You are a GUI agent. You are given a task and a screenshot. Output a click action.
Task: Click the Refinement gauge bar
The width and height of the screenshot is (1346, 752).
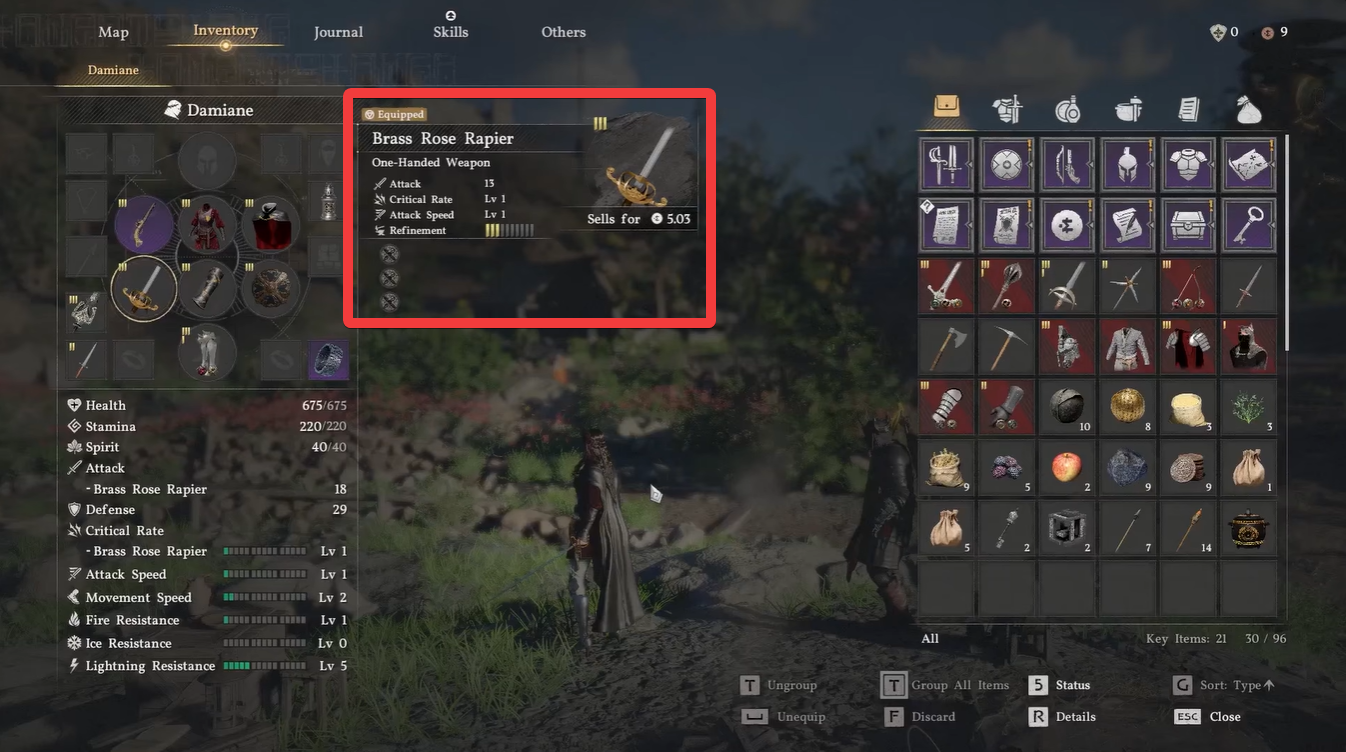512,230
